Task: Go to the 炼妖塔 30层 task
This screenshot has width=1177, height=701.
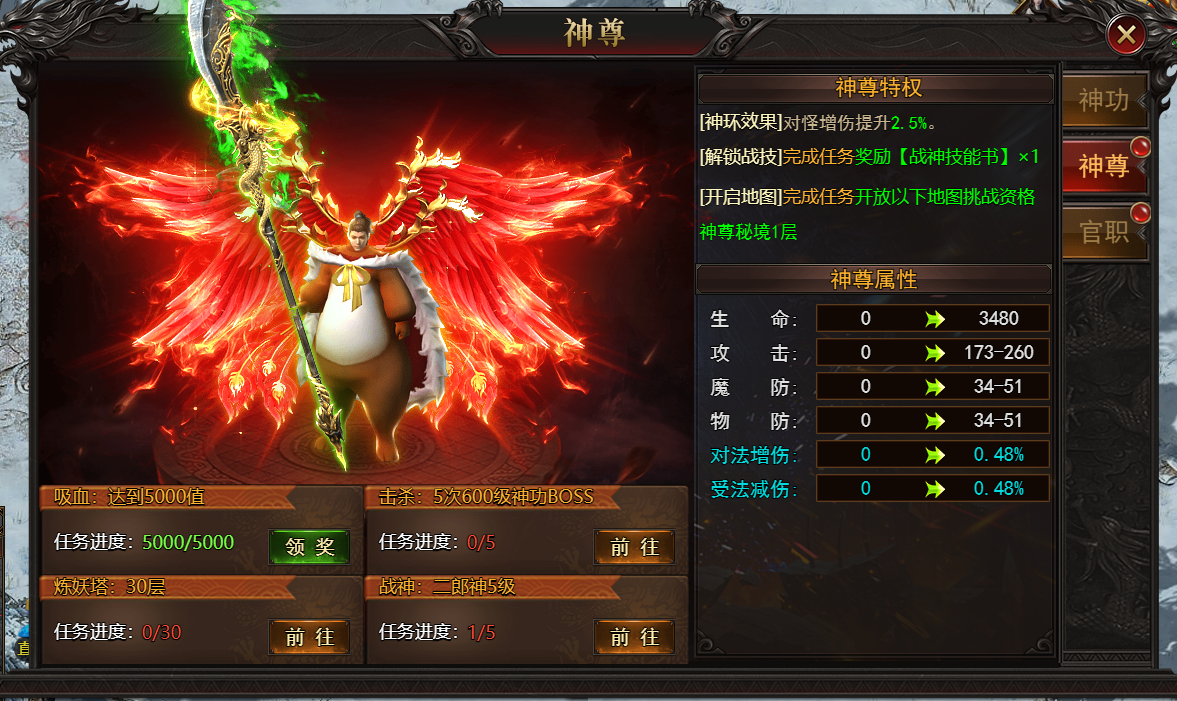Action: click(x=309, y=637)
